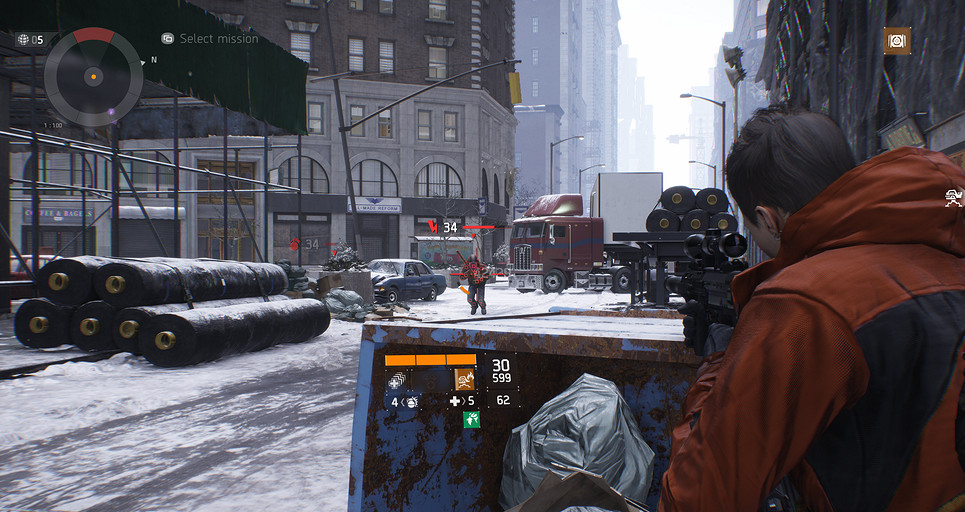
Task: Use the stacked medkit heal skill
Action: tap(397, 379)
